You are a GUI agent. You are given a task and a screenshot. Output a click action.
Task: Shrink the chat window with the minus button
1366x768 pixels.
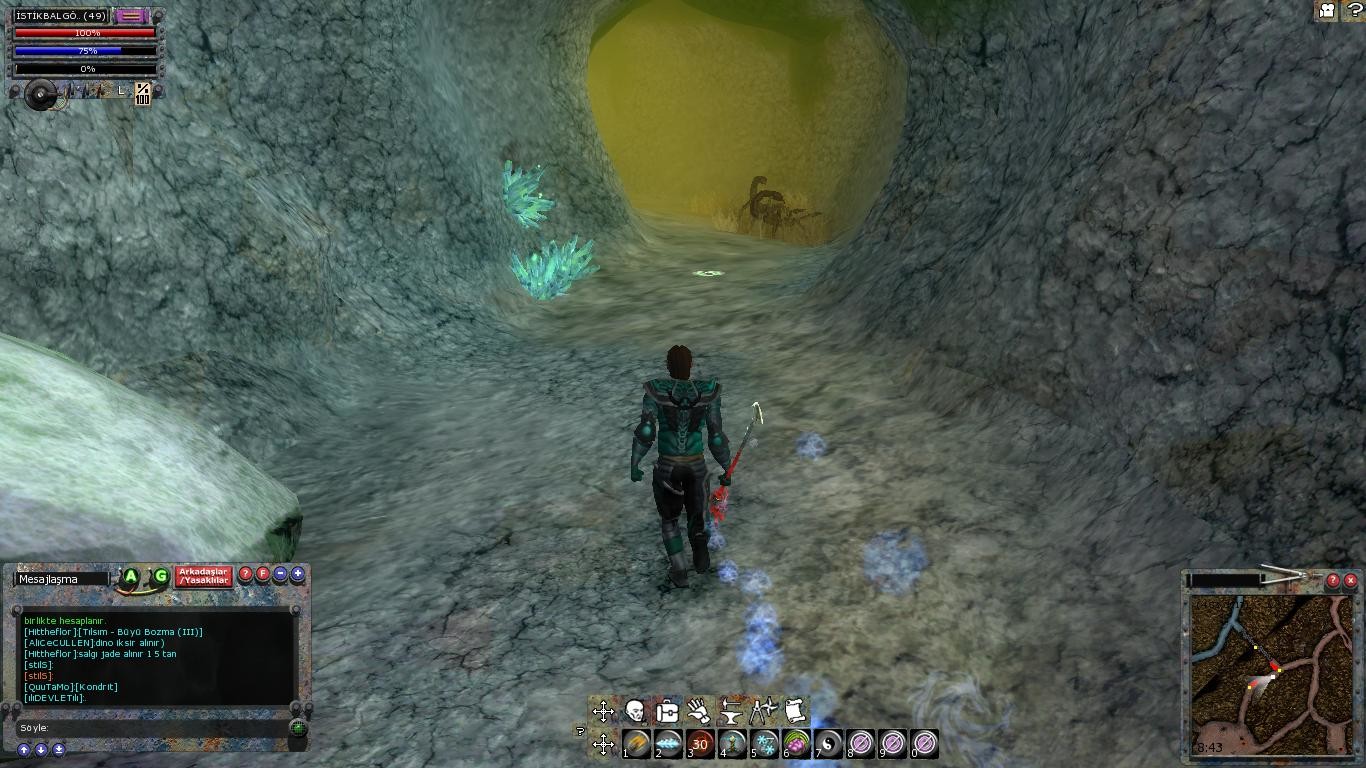(281, 574)
